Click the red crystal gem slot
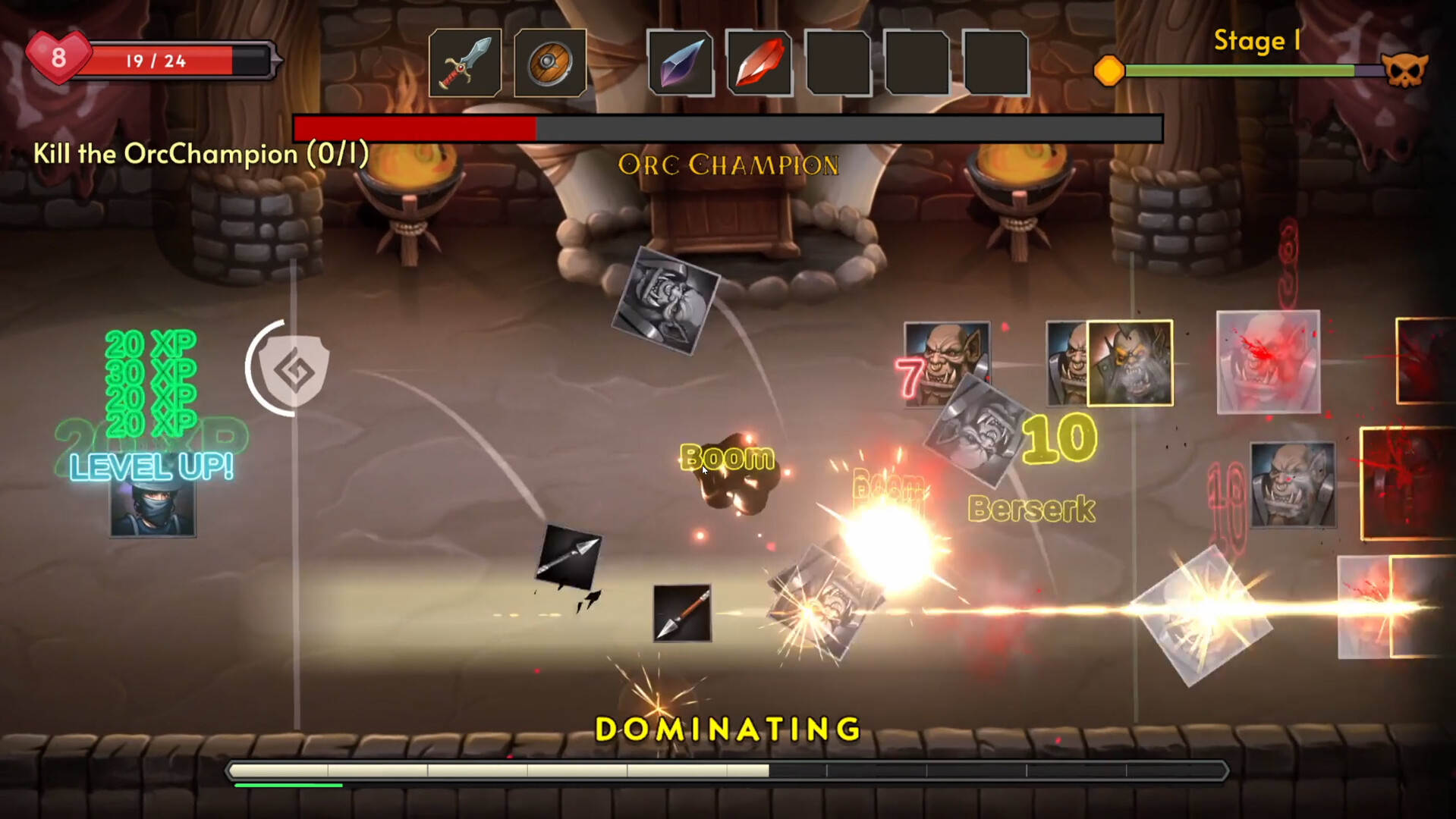 759,63
